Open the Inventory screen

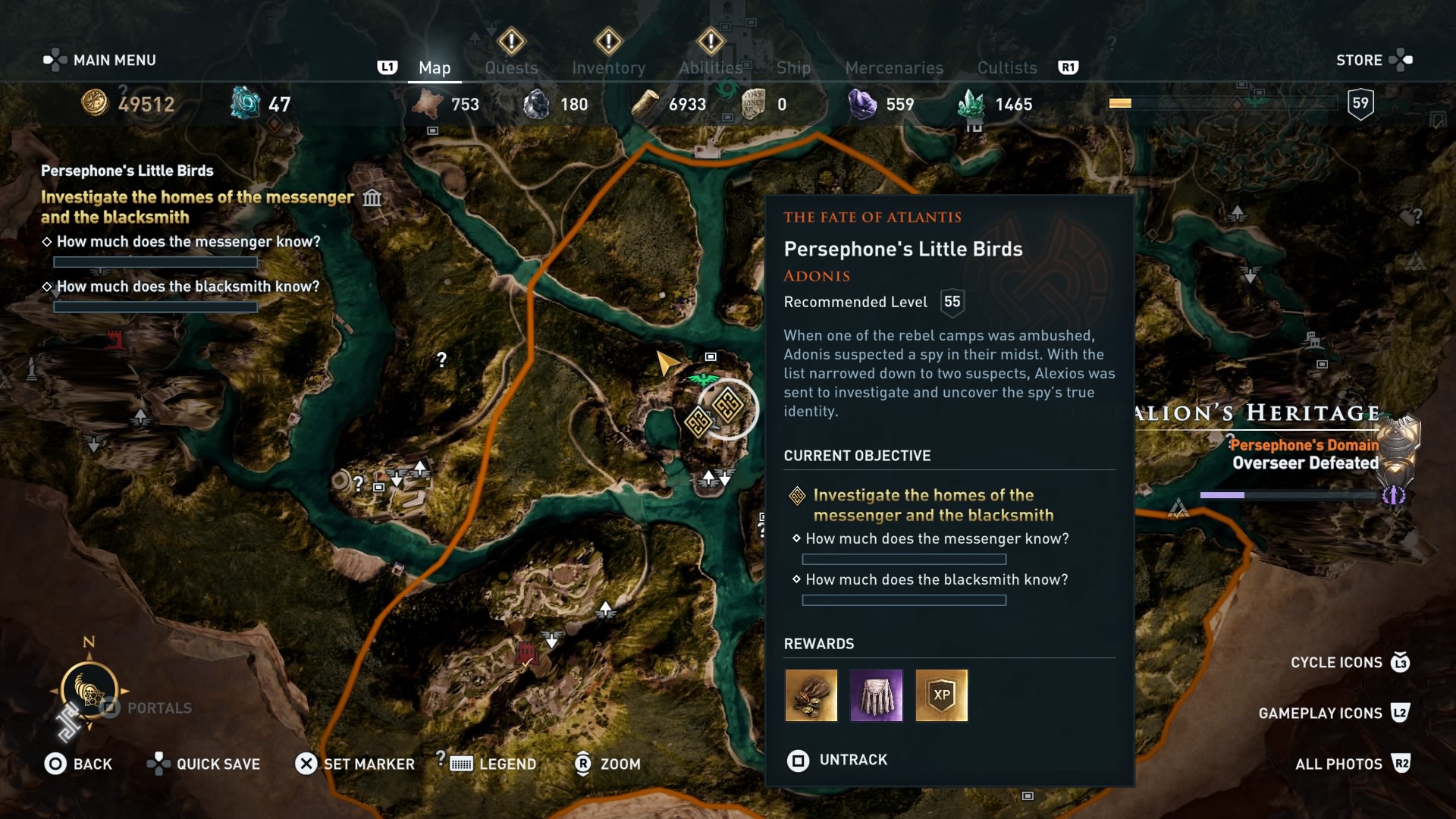click(x=609, y=67)
